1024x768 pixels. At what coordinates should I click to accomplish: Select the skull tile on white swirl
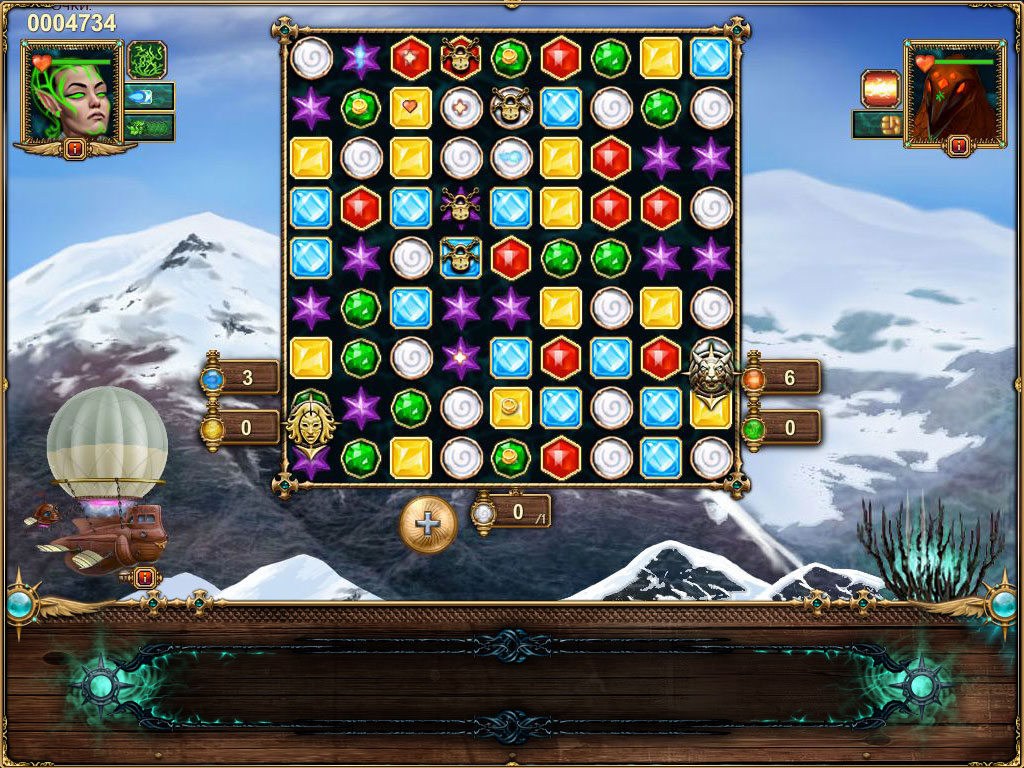(511, 107)
